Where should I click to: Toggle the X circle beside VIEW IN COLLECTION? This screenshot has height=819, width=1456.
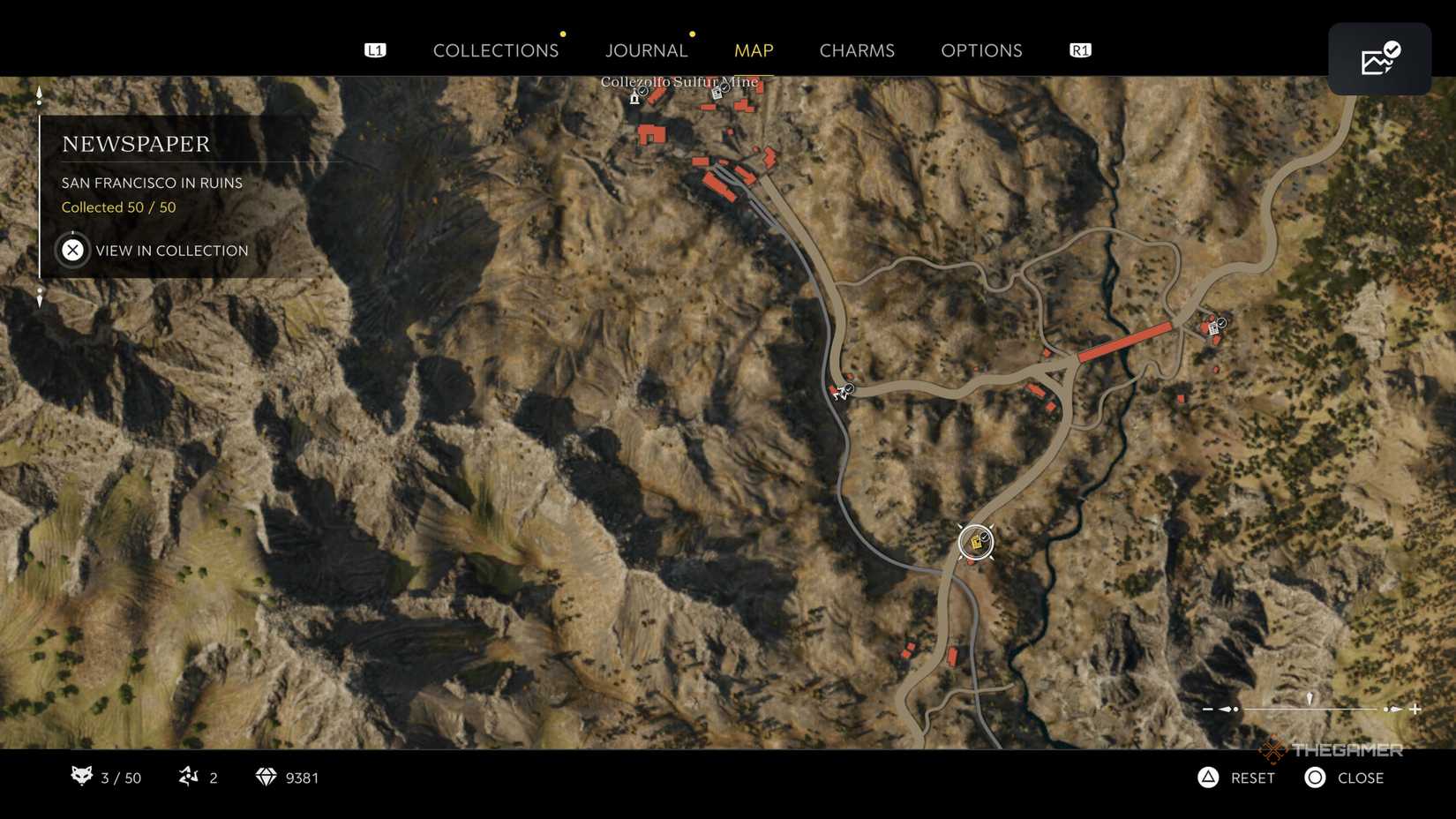tap(72, 250)
